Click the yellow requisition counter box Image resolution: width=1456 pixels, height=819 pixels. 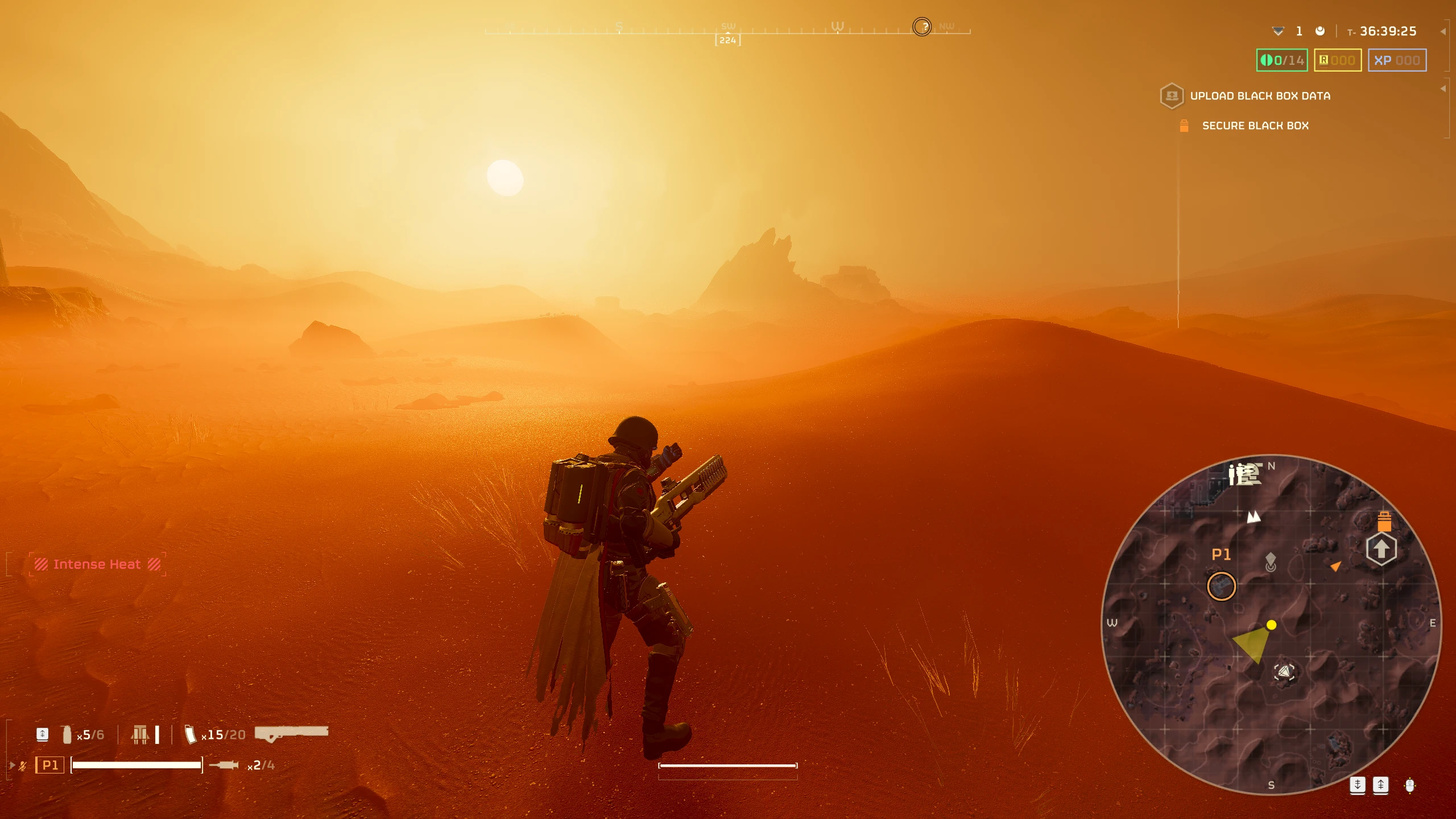click(1337, 60)
